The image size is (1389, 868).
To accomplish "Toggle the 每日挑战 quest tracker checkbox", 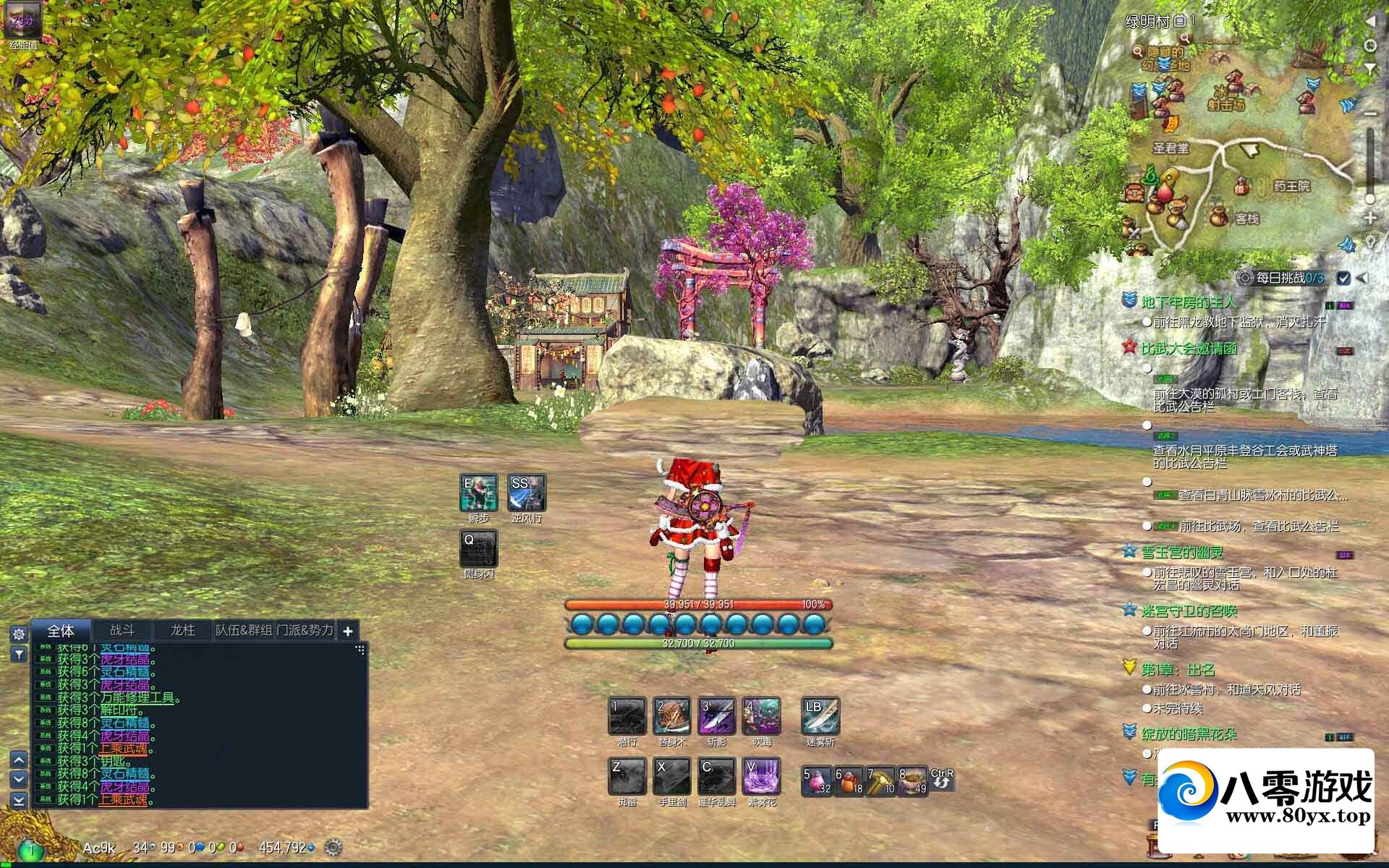I will tap(1343, 278).
